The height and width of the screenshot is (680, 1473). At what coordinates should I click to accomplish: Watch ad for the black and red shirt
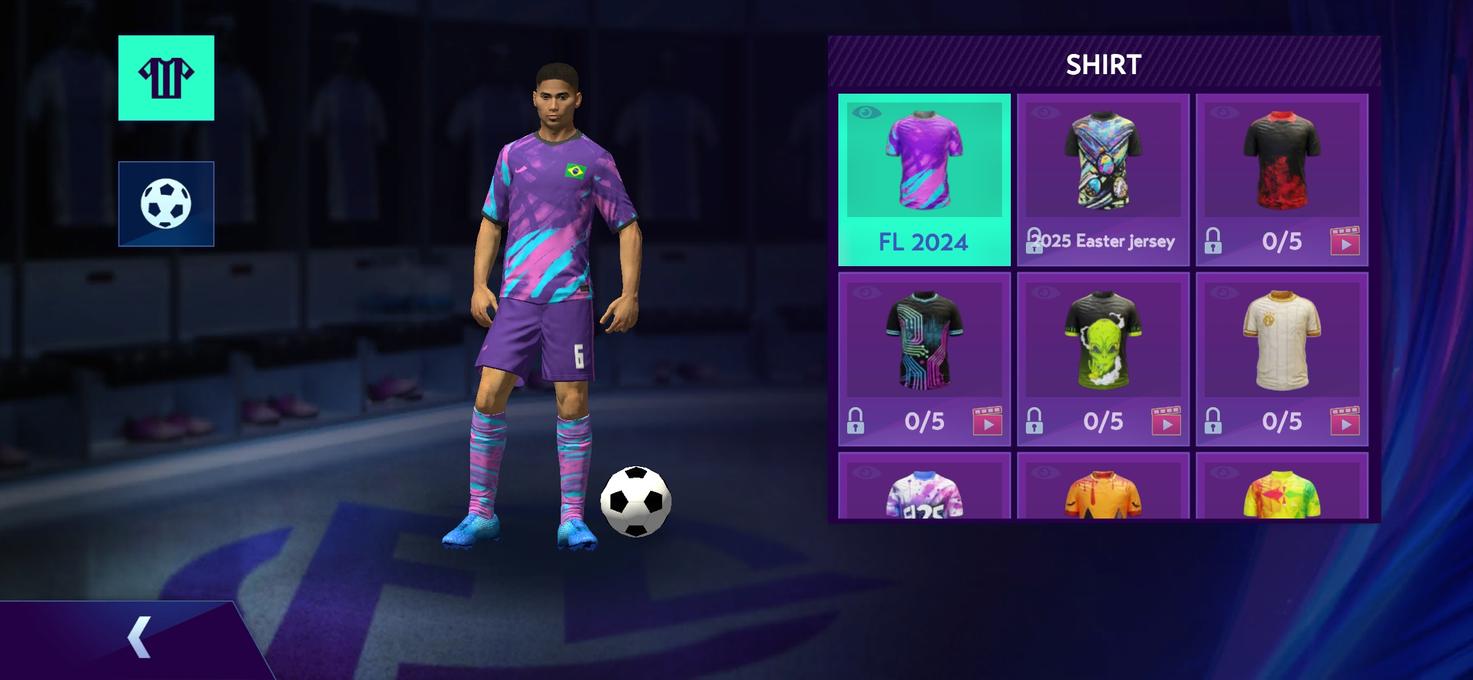(1344, 241)
